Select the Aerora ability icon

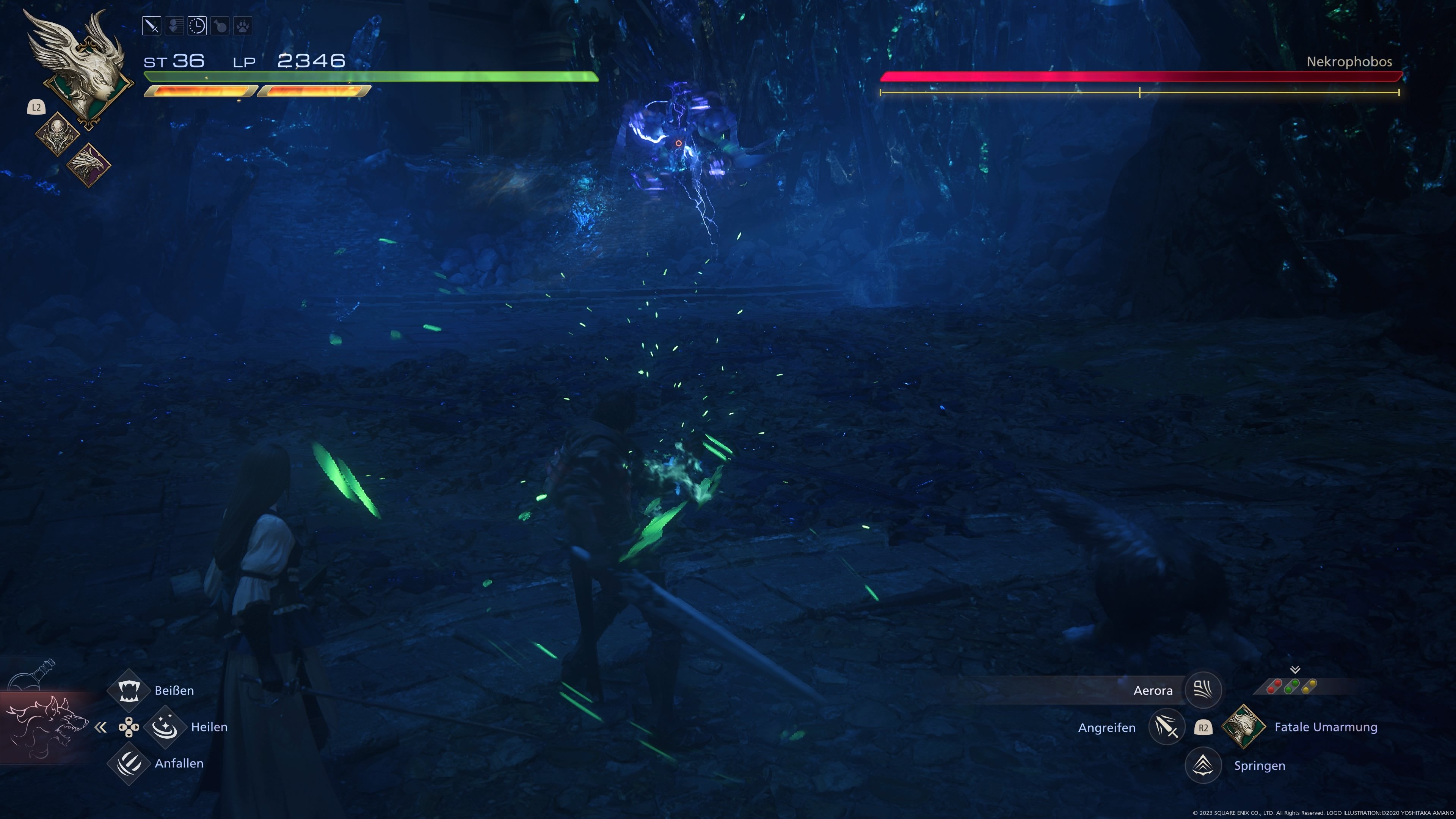tap(1204, 690)
